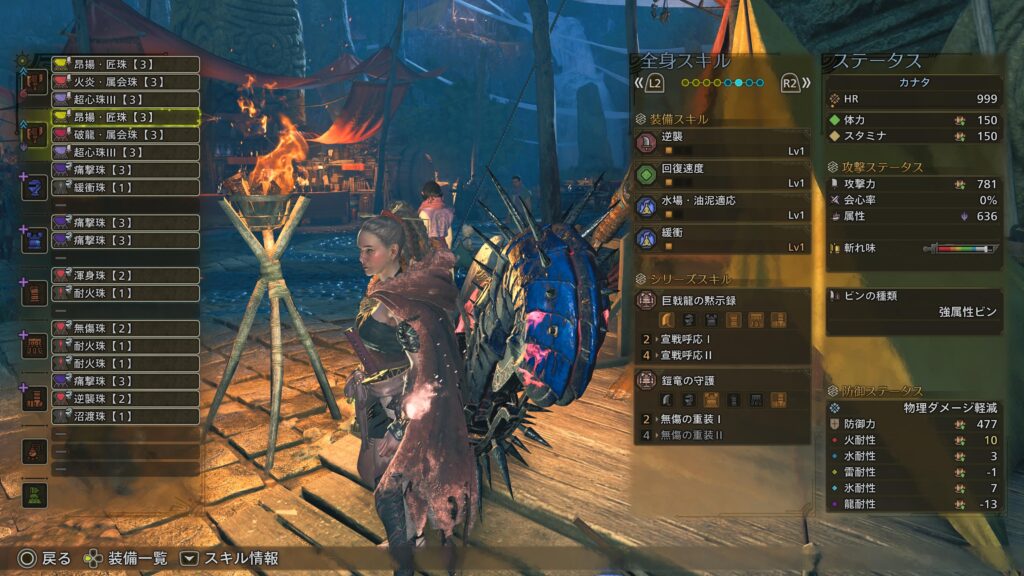Choose the 水場・油泥適応 skill entry
The height and width of the screenshot is (576, 1024).
pyautogui.click(x=722, y=207)
